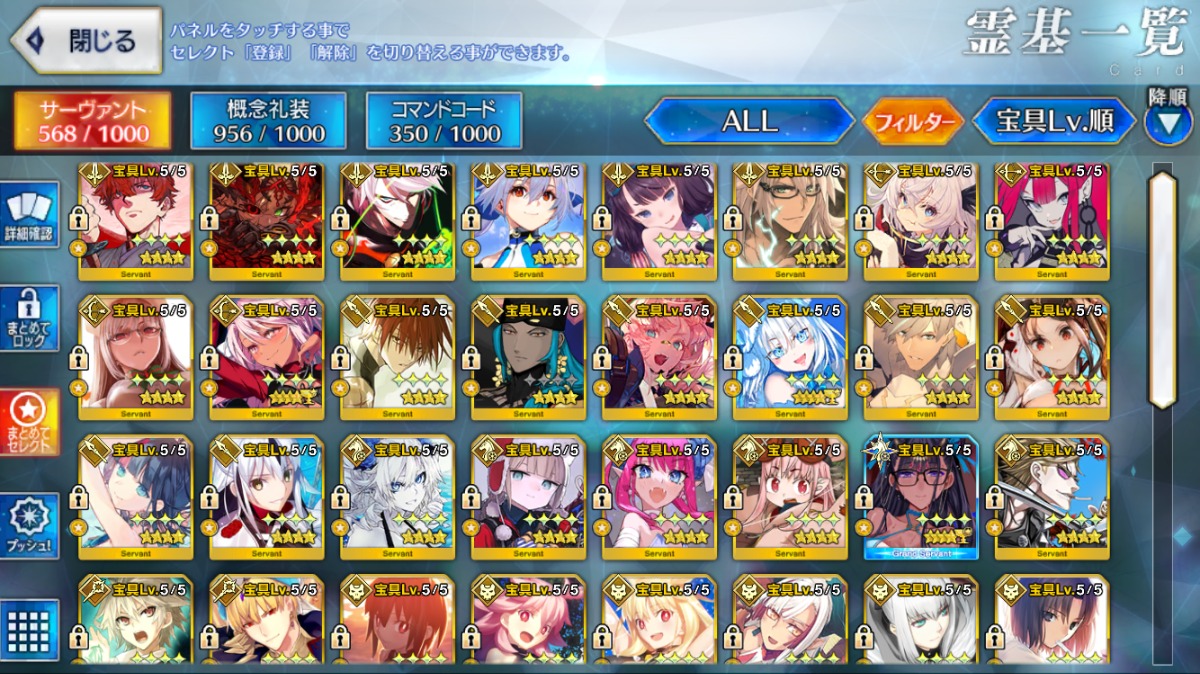Select the ALL class filter
This screenshot has width=1200, height=674.
[x=749, y=122]
